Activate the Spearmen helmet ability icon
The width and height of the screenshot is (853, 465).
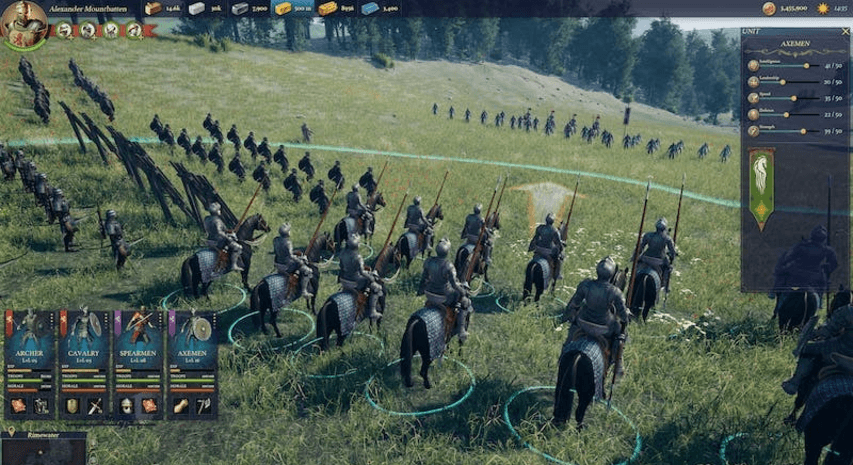(x=126, y=405)
